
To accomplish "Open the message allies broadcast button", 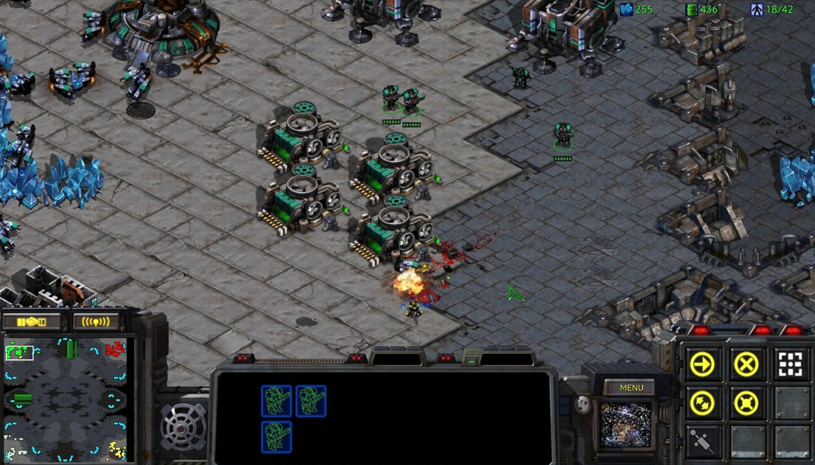I will (95, 322).
